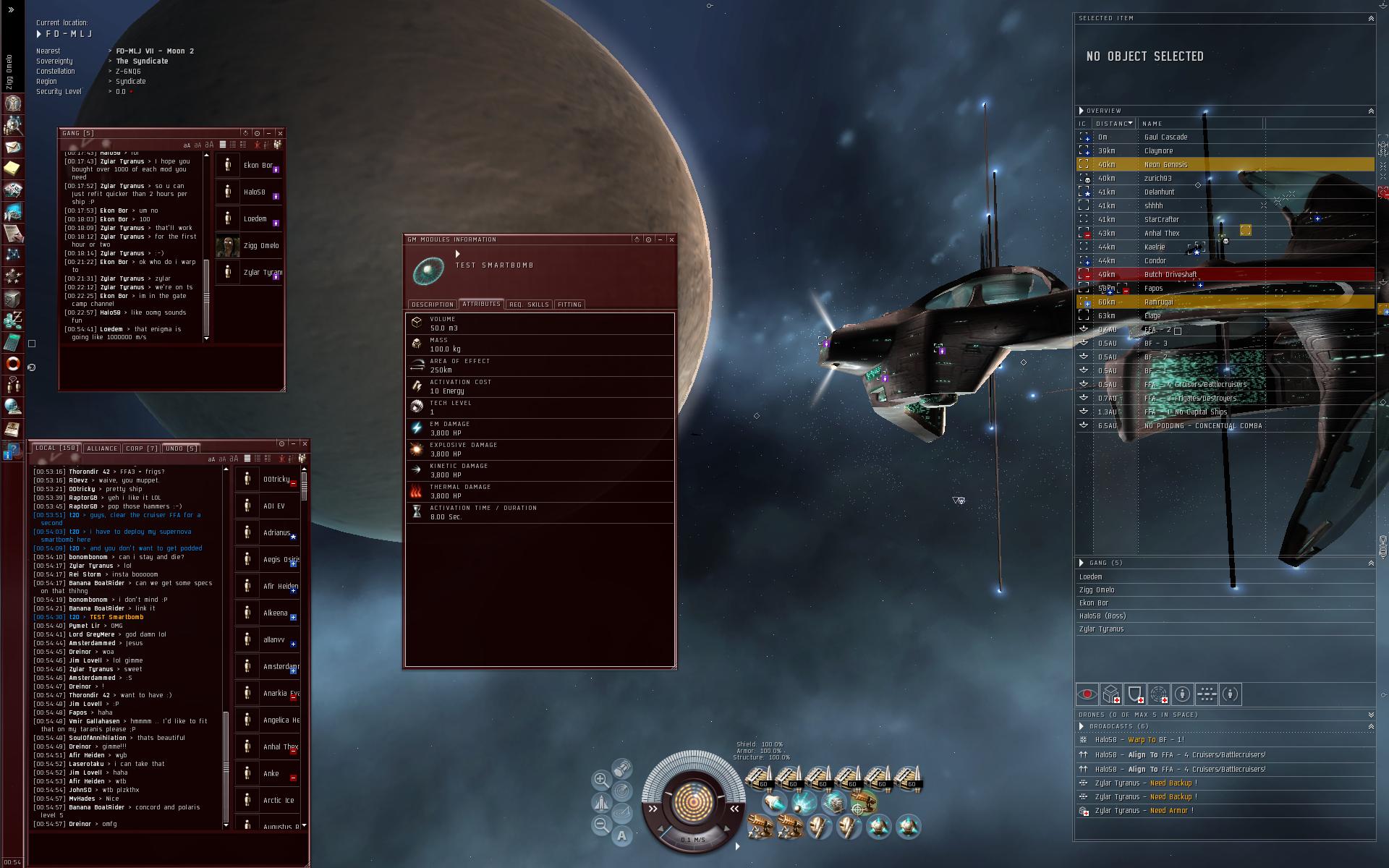Expand the sidebar with the double-arrow button

tap(12, 10)
